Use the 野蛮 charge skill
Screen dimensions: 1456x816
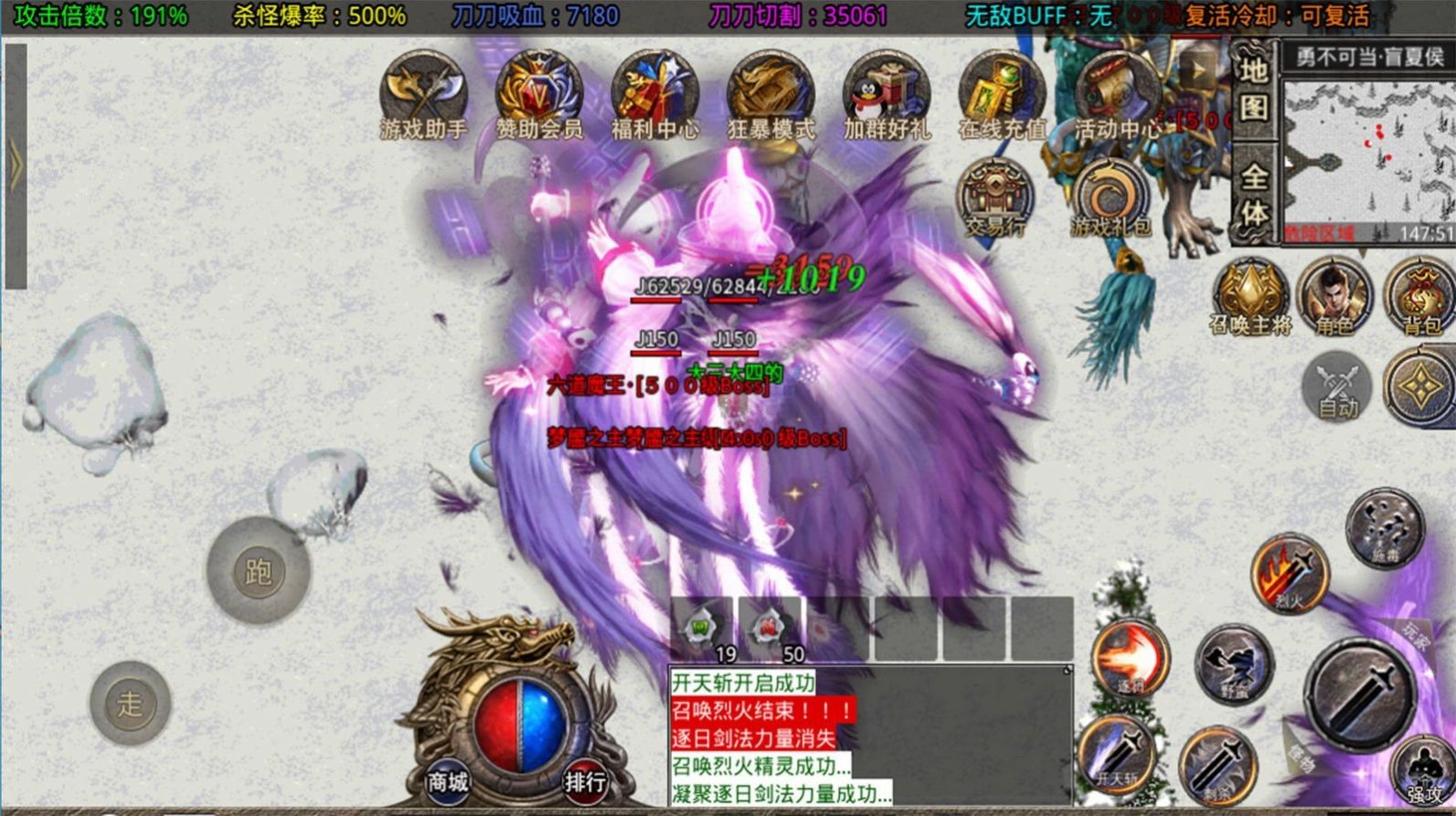(1234, 665)
